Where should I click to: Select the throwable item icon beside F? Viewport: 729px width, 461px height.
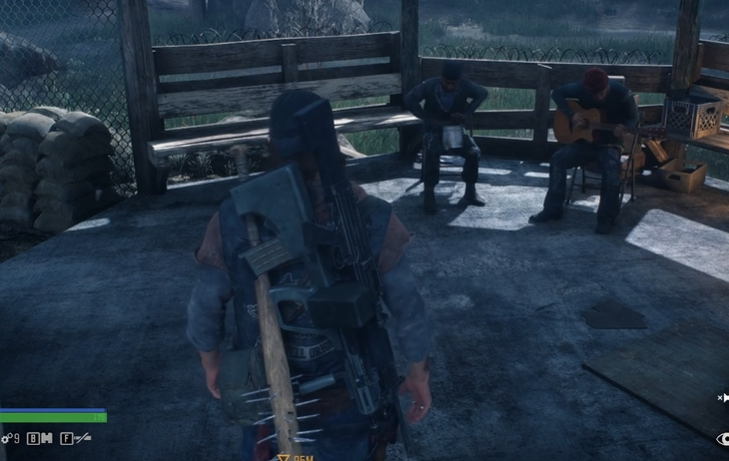tap(84, 438)
